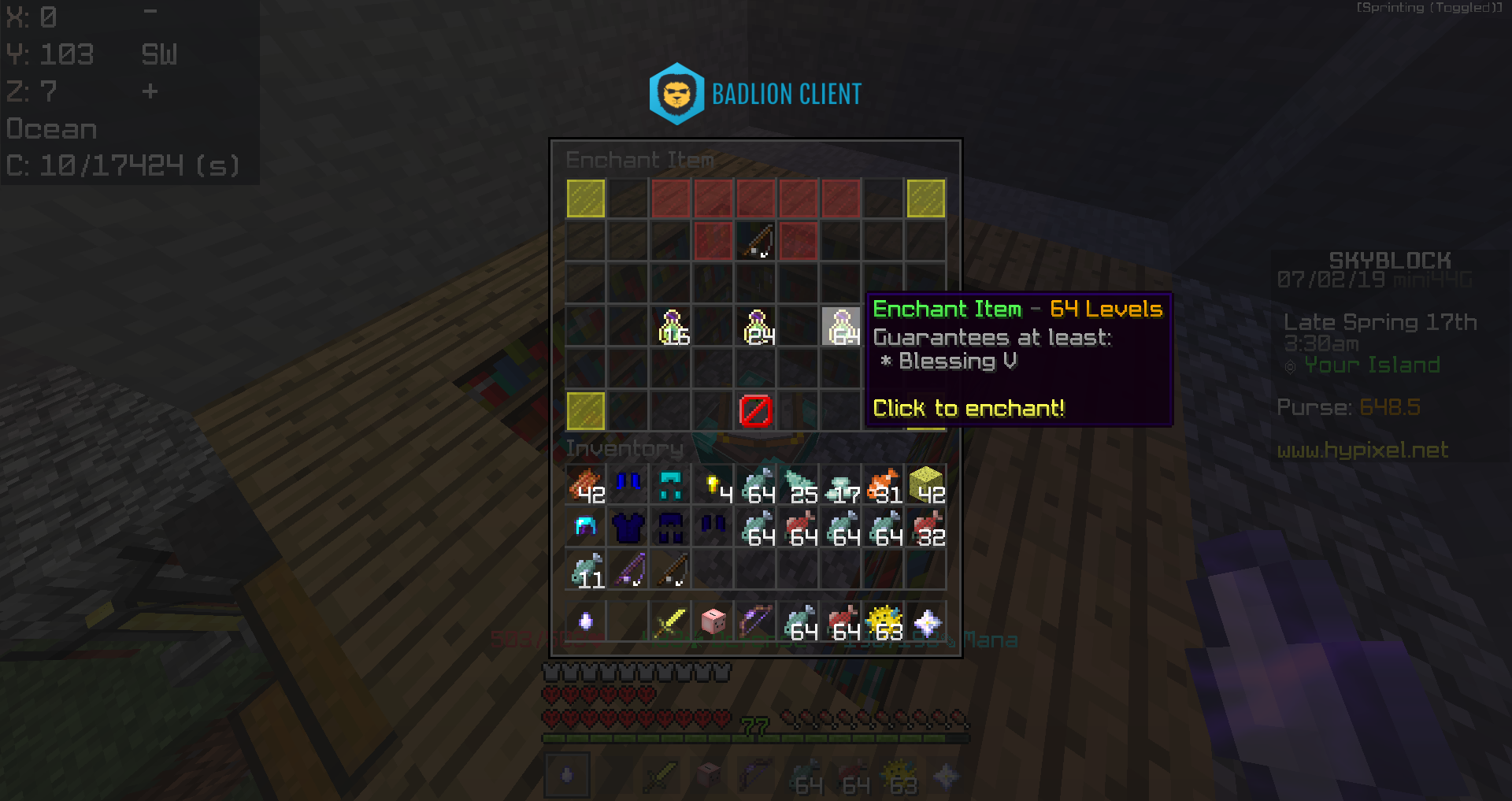Click to enchant via the tooltip prompt

pos(969,409)
